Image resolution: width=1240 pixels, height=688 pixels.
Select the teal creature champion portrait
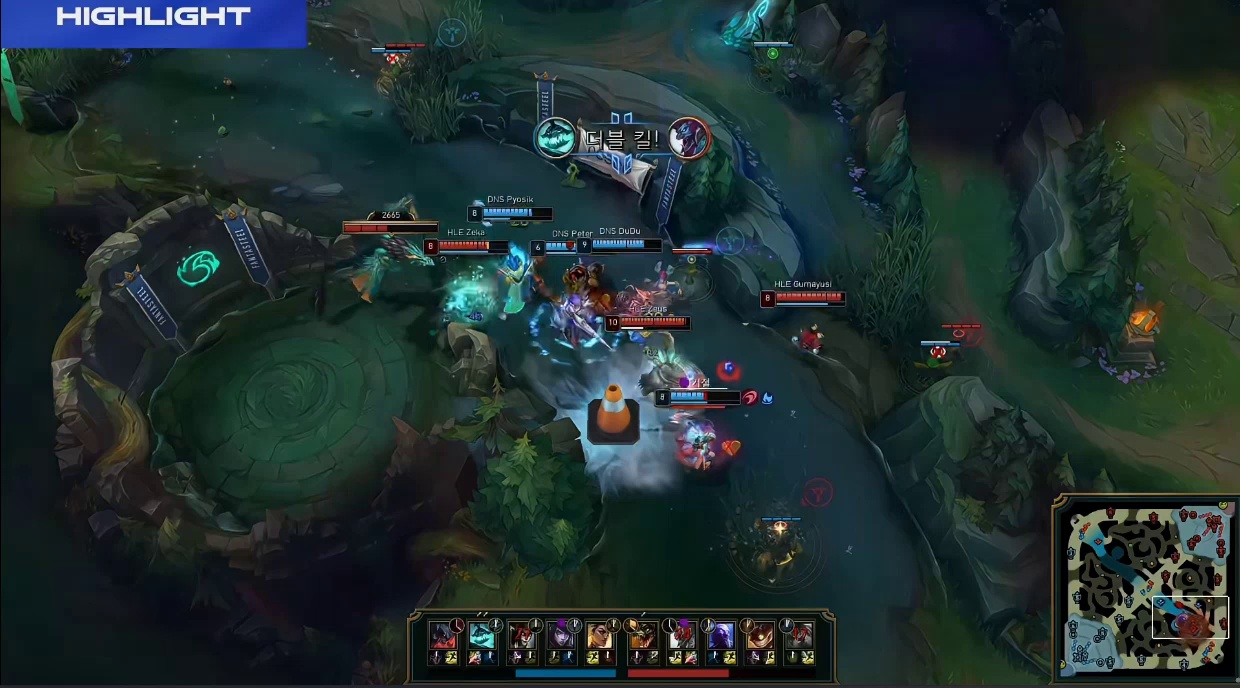482,635
